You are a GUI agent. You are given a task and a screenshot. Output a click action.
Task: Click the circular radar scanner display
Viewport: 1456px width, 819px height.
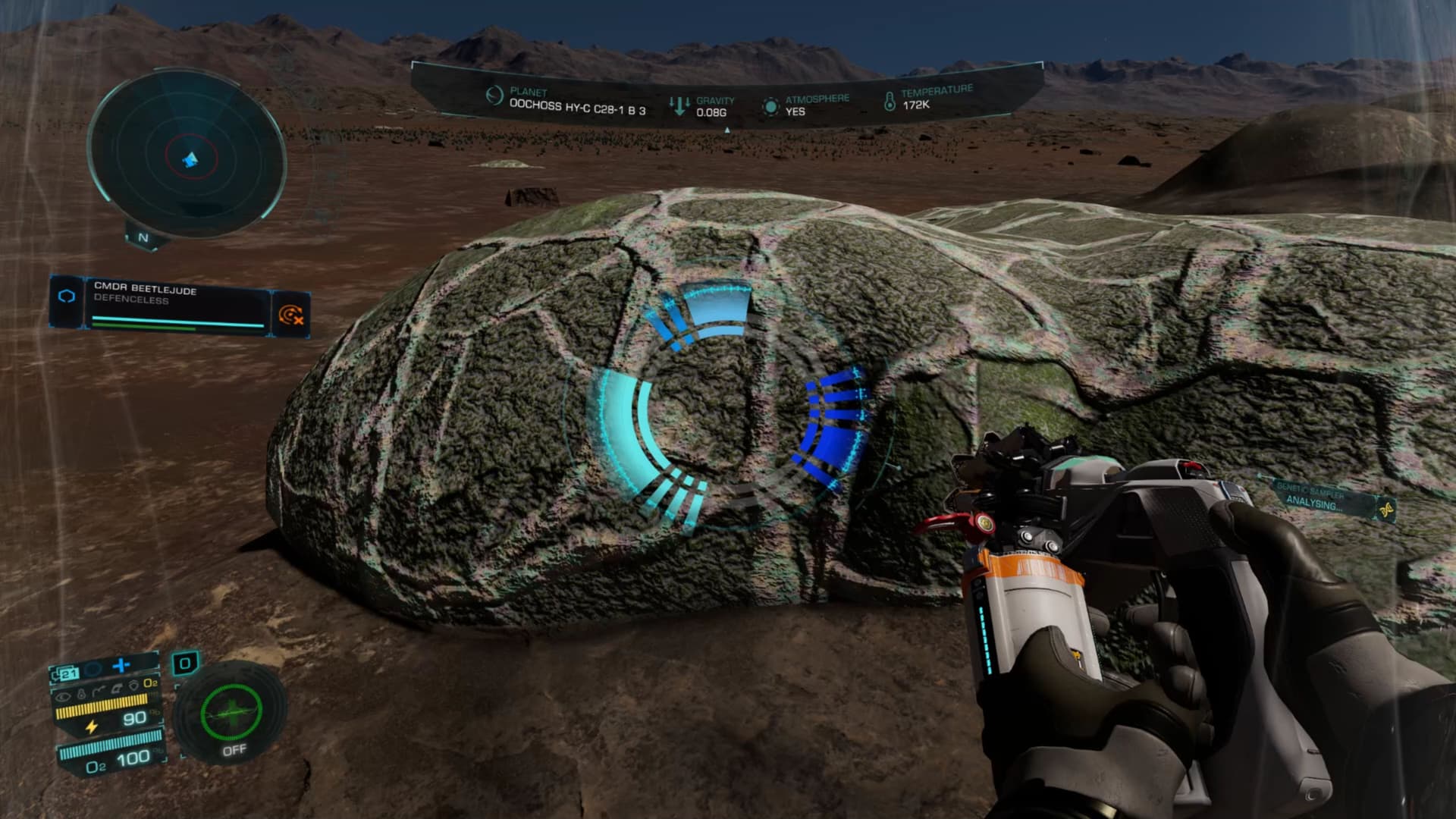(x=187, y=155)
